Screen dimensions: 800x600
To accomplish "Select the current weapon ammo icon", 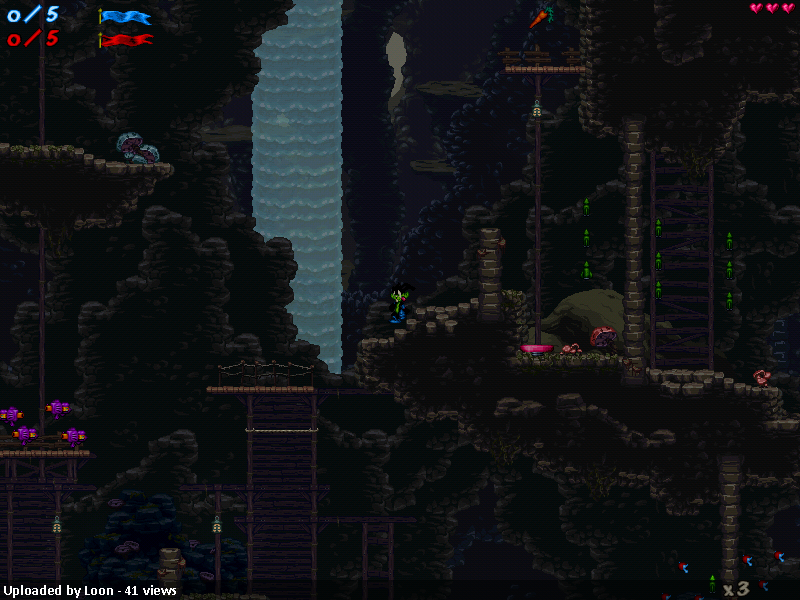I will pyautogui.click(x=712, y=584).
